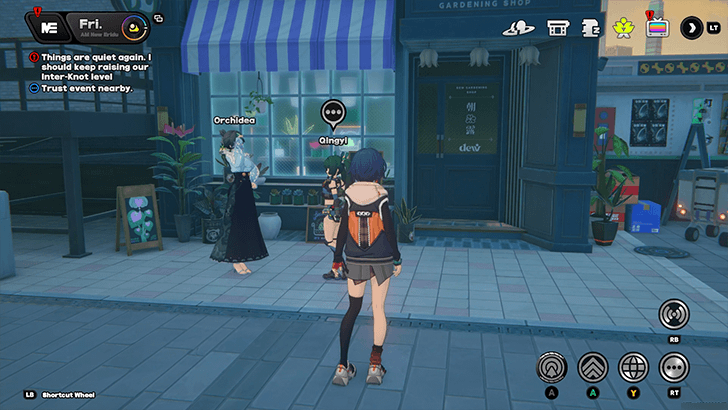The height and width of the screenshot is (410, 728).
Task: Activate the signal waves button
Action: click(674, 315)
